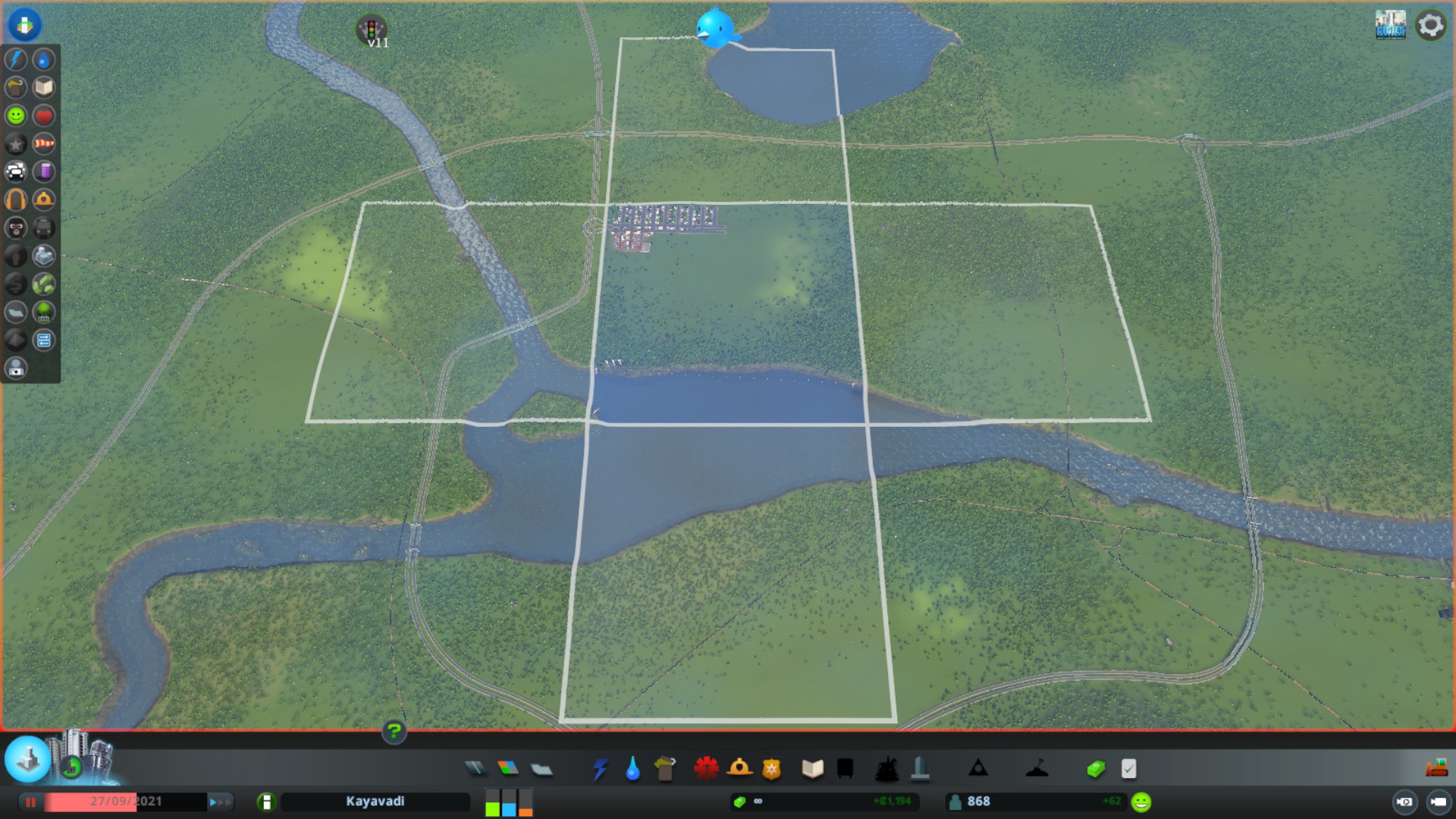Change simulation speed with the arrows
1456x819 pixels.
point(218,802)
